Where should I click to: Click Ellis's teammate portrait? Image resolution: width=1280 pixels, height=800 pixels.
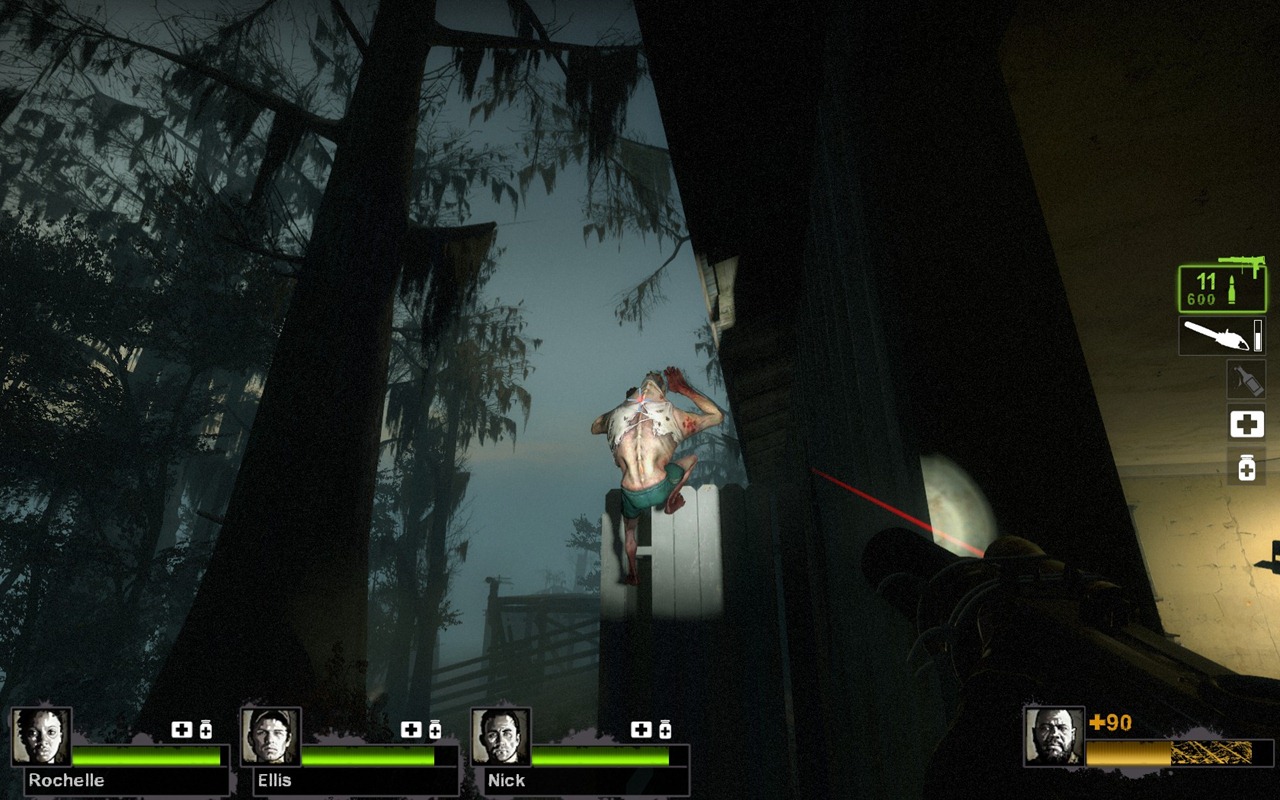(x=271, y=737)
